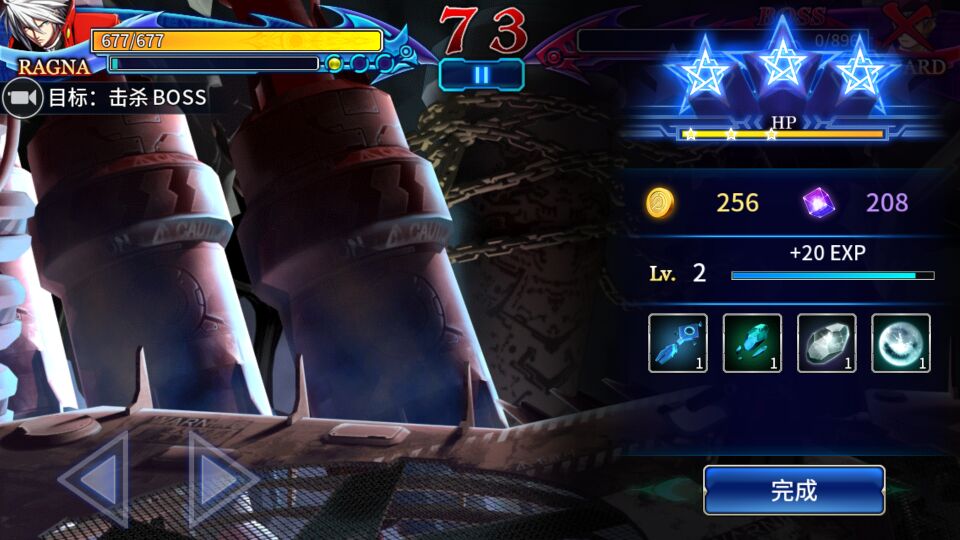Screen dimensions: 960x540
Task: Tap Ragna's character portrait
Action: coord(40,28)
